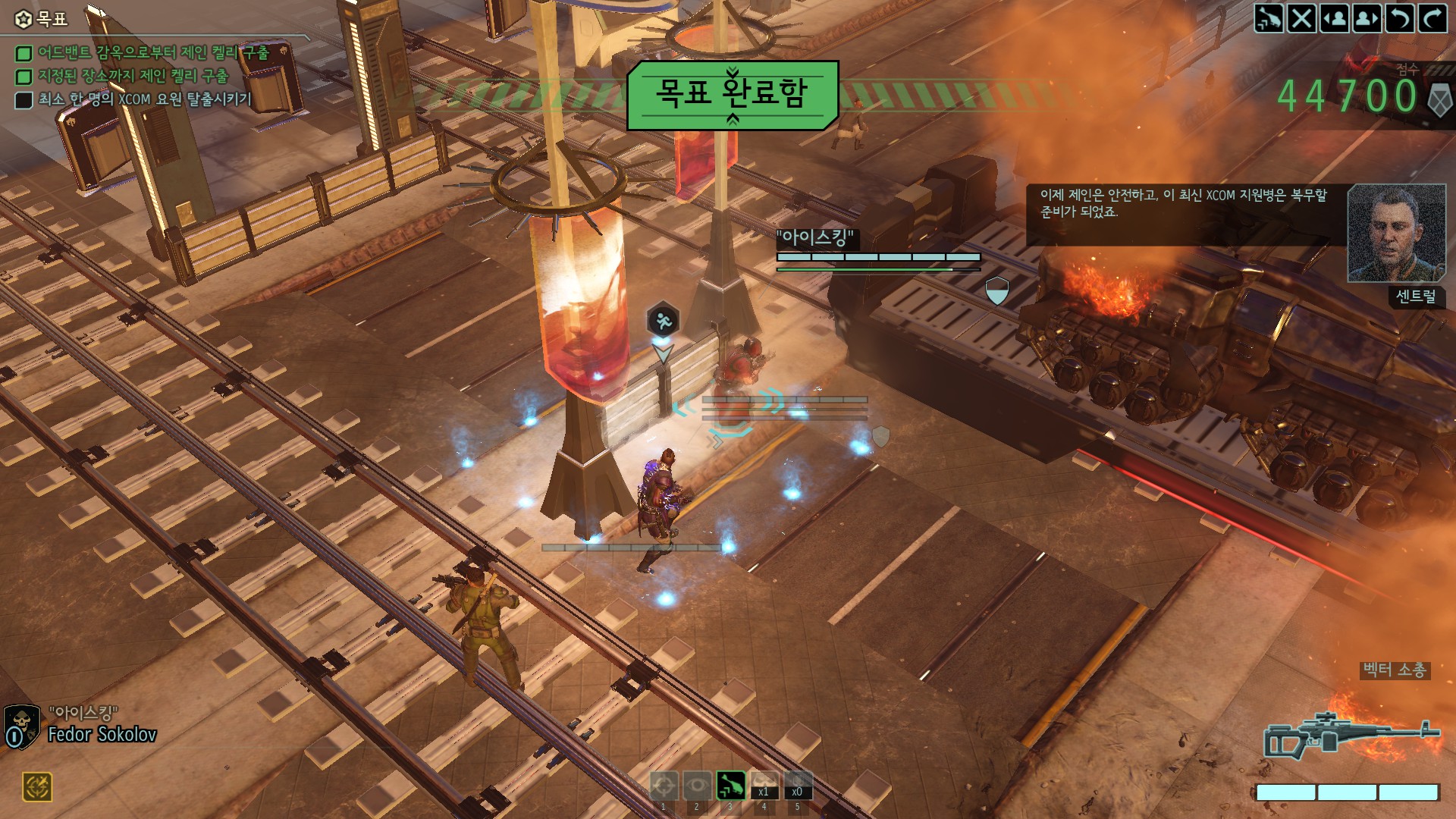1456x819 pixels.
Task: Click the Central speaker portrait
Action: pos(1396,234)
